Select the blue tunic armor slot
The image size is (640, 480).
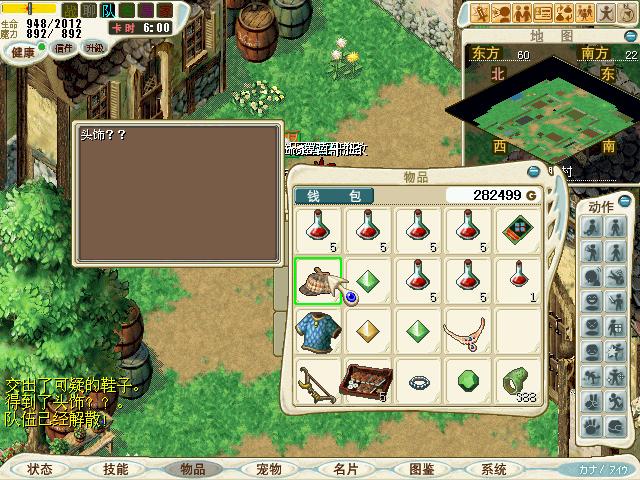(x=318, y=331)
